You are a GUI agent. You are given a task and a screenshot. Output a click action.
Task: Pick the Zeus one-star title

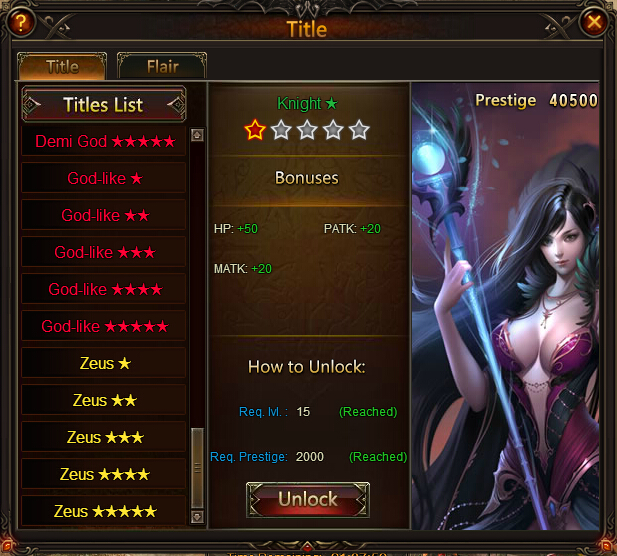pos(105,363)
